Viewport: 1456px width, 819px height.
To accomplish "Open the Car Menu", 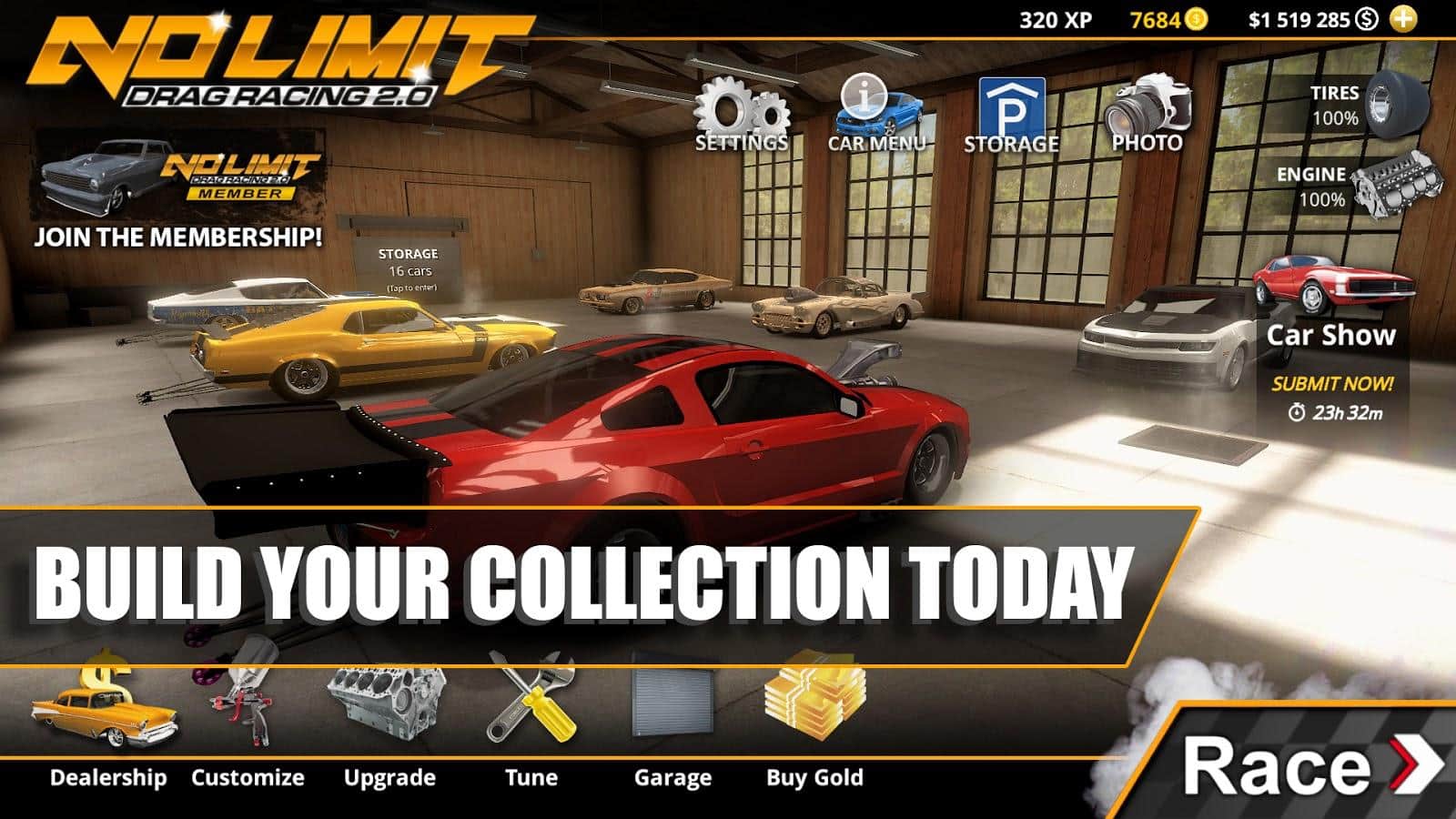I will [x=874, y=107].
